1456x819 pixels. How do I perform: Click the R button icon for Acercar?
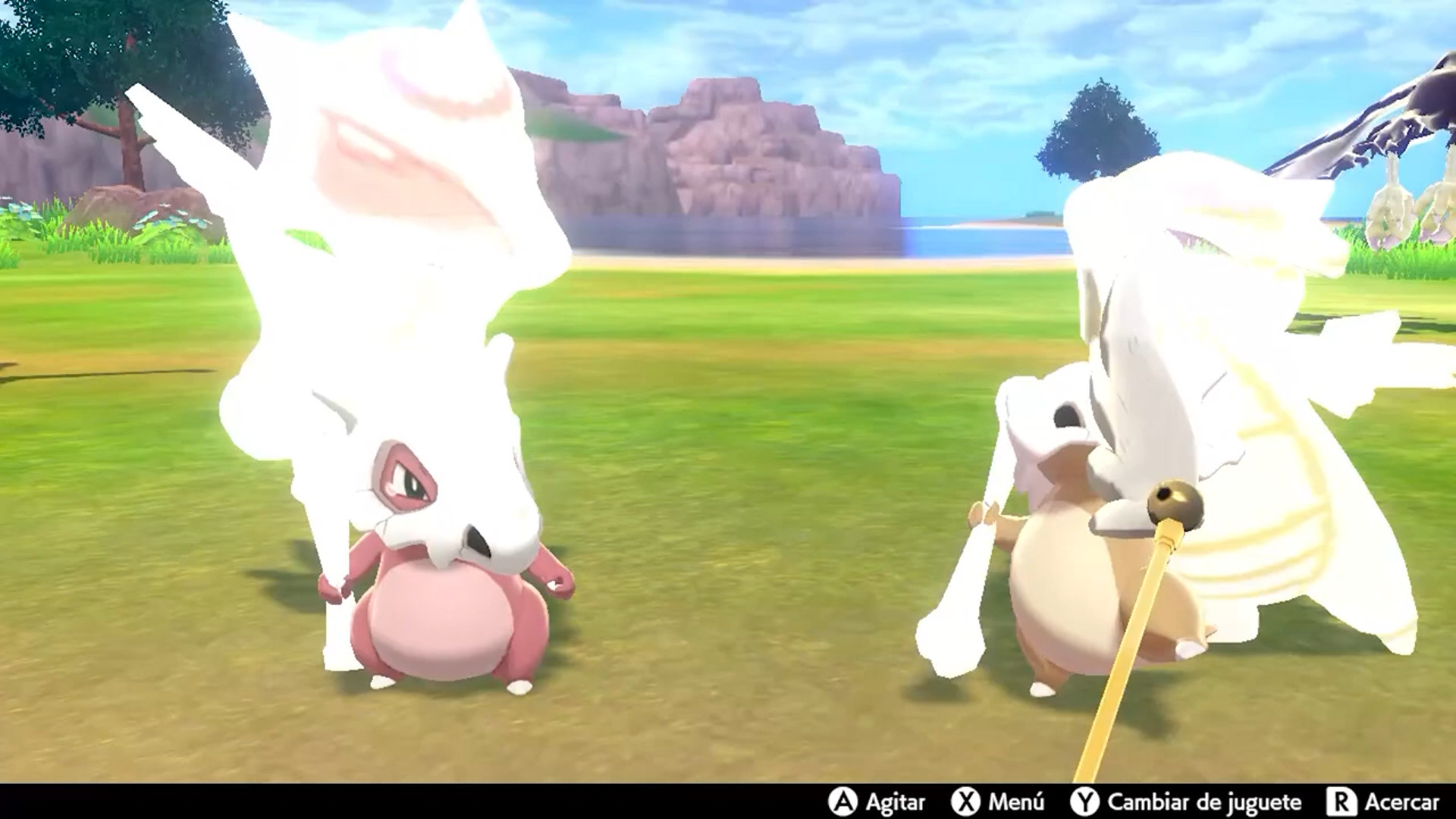click(x=1344, y=802)
